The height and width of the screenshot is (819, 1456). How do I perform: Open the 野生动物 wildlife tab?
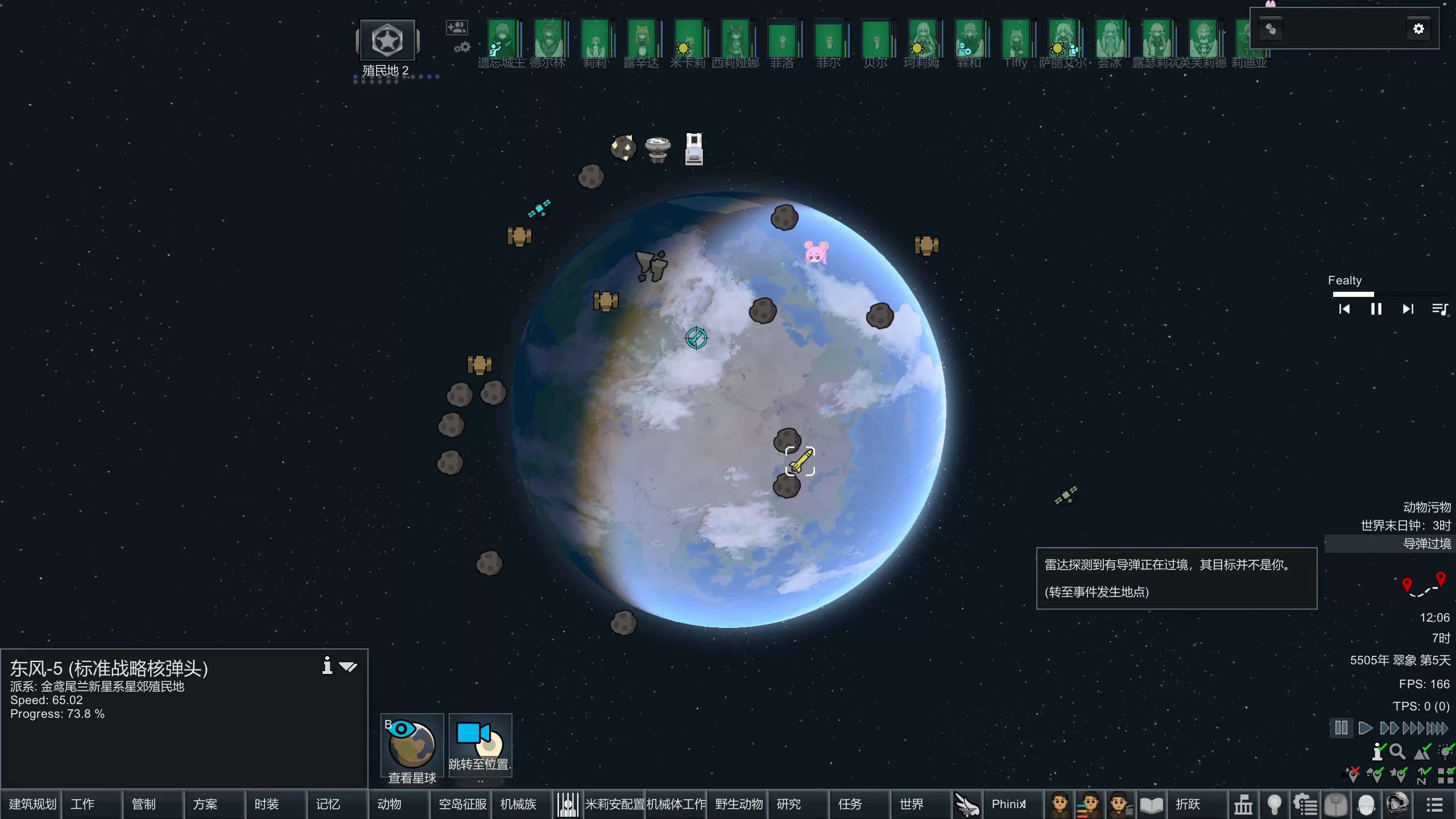tap(738, 804)
